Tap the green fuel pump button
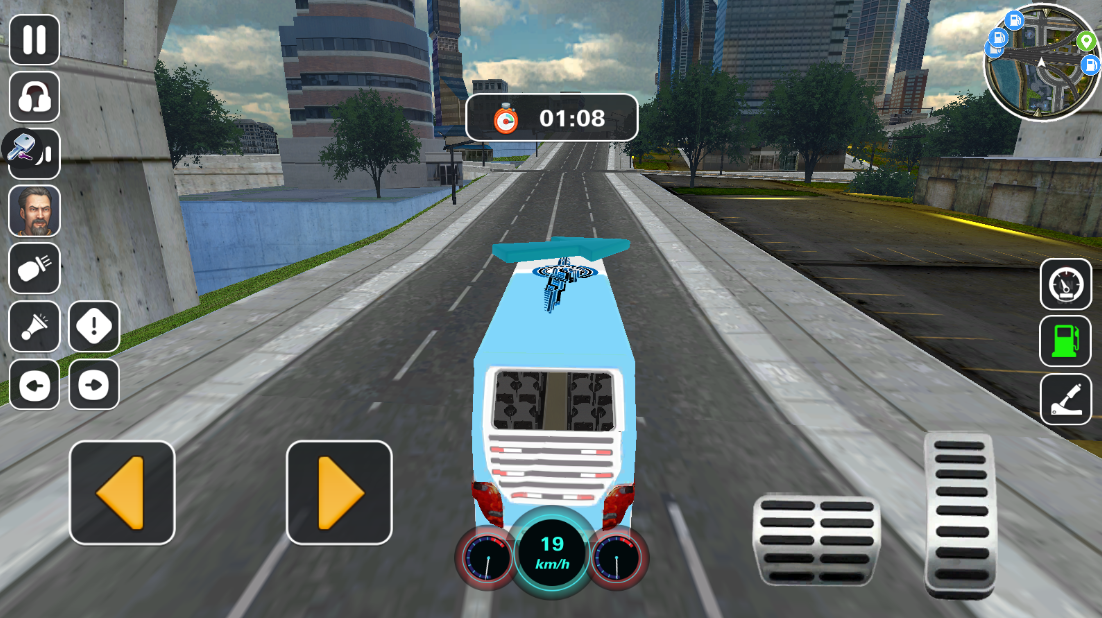 [1065, 341]
